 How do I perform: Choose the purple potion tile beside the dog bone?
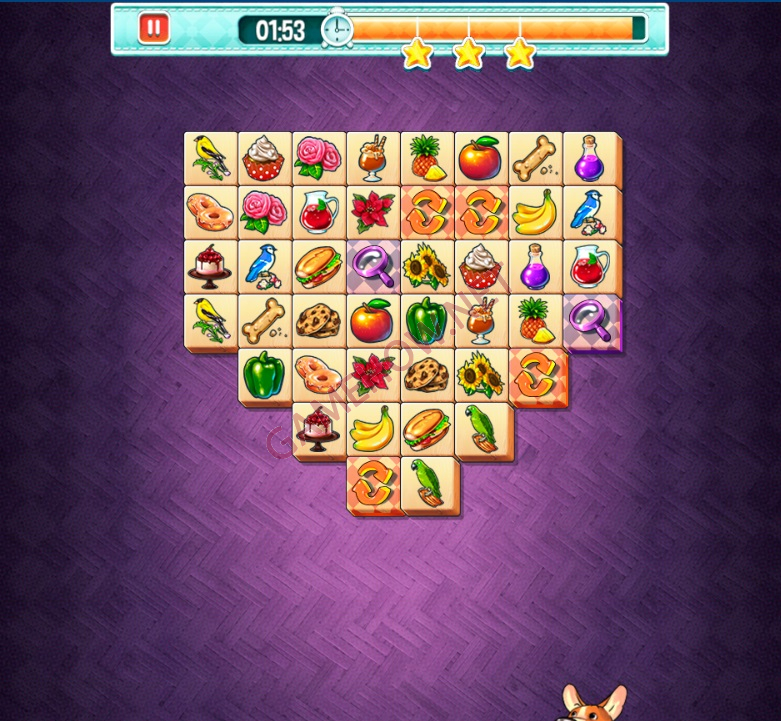[589, 158]
